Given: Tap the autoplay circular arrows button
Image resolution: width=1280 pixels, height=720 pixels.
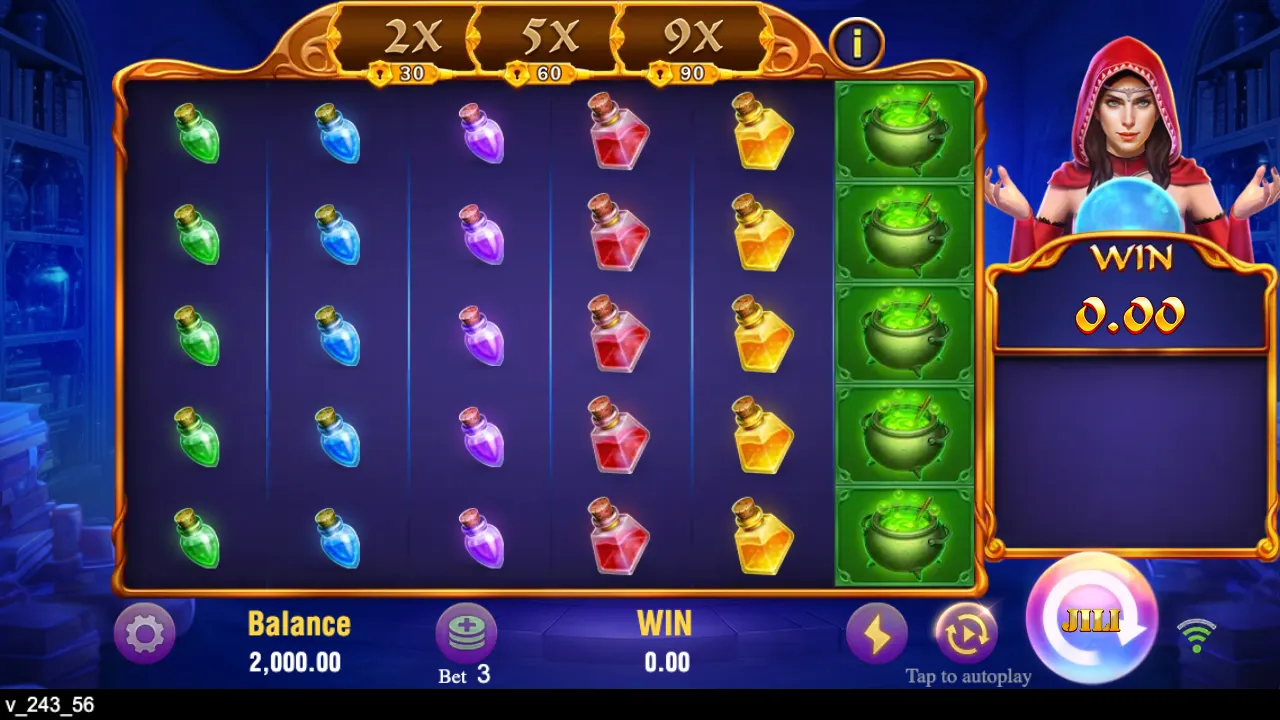Looking at the screenshot, I should point(966,633).
